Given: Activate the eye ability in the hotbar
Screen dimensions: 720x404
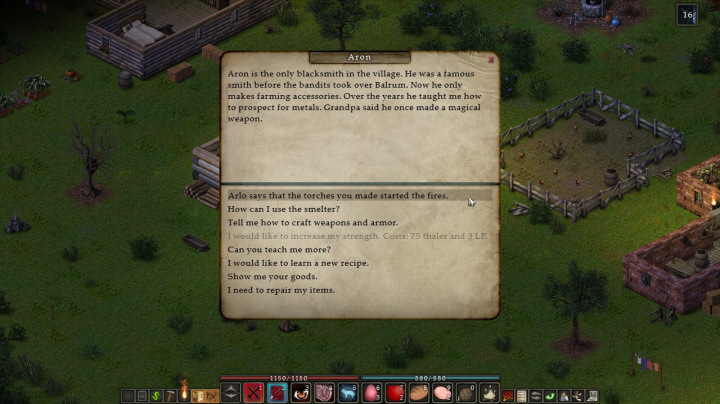Looking at the screenshot, I should [x=300, y=393].
